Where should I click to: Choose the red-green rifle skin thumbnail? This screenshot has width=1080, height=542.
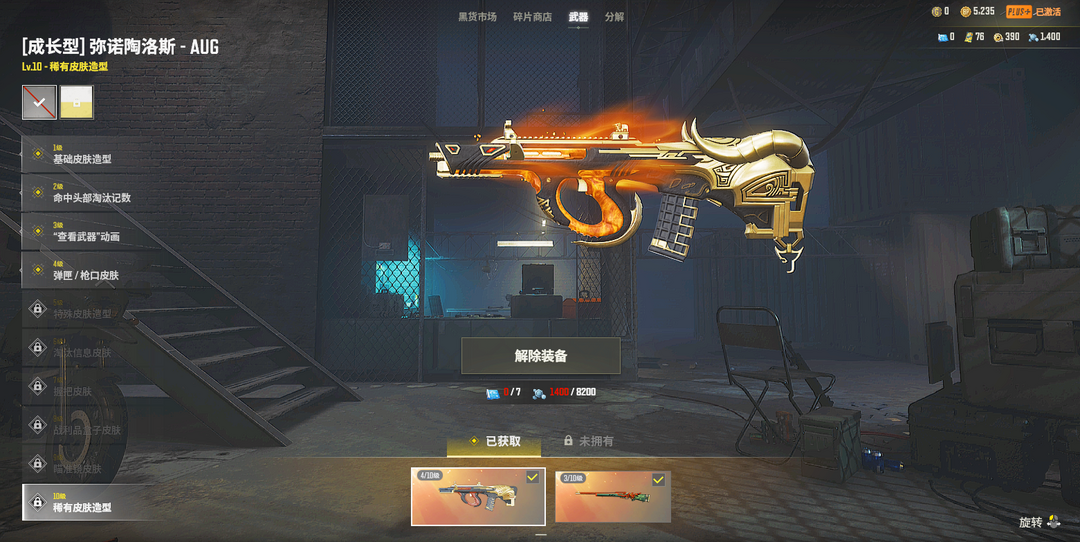pos(612,496)
